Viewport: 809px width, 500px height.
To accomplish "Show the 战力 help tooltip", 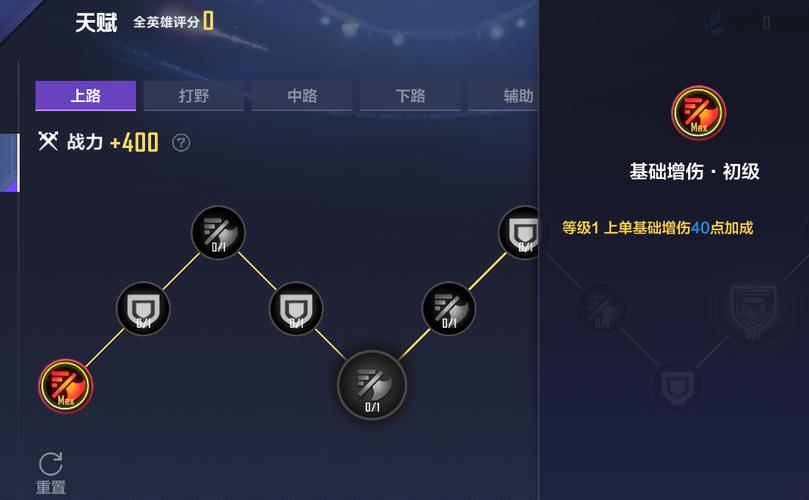I will pos(181,143).
